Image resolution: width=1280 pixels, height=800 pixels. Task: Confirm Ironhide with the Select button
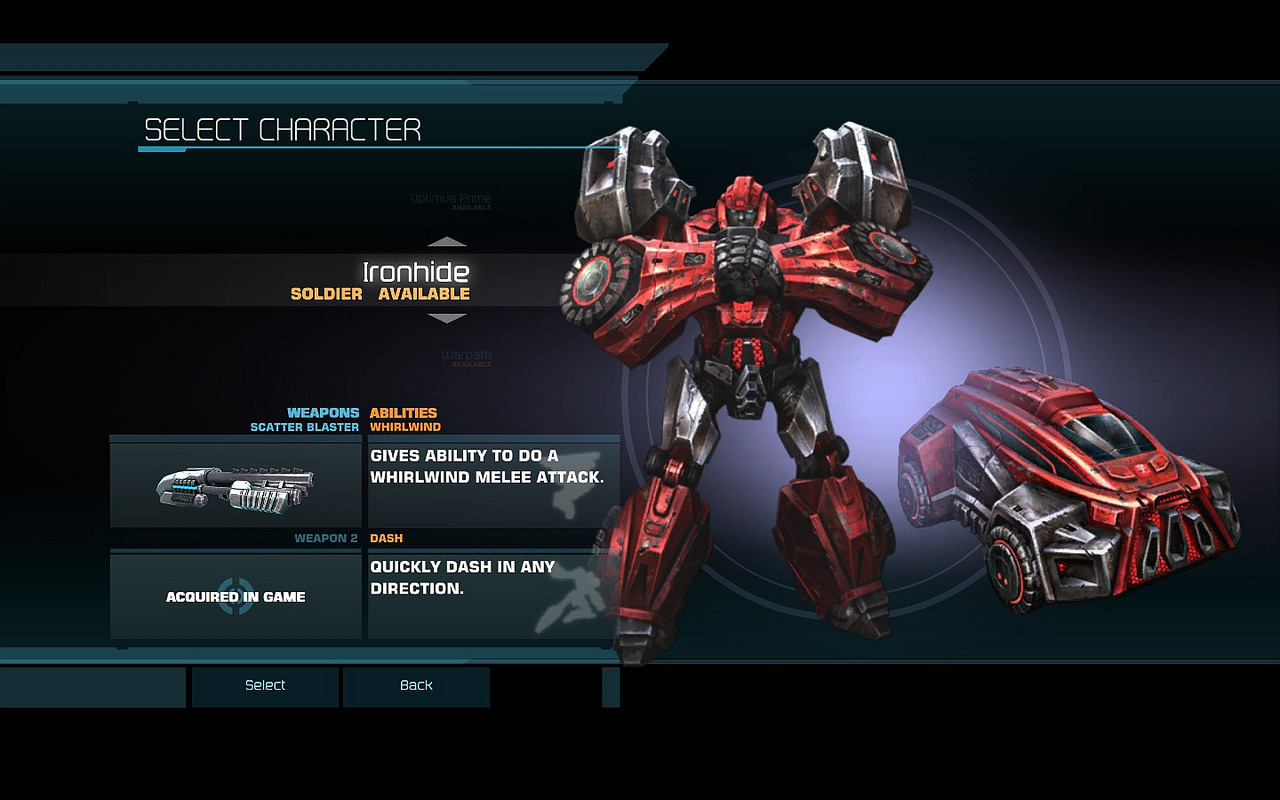click(265, 686)
